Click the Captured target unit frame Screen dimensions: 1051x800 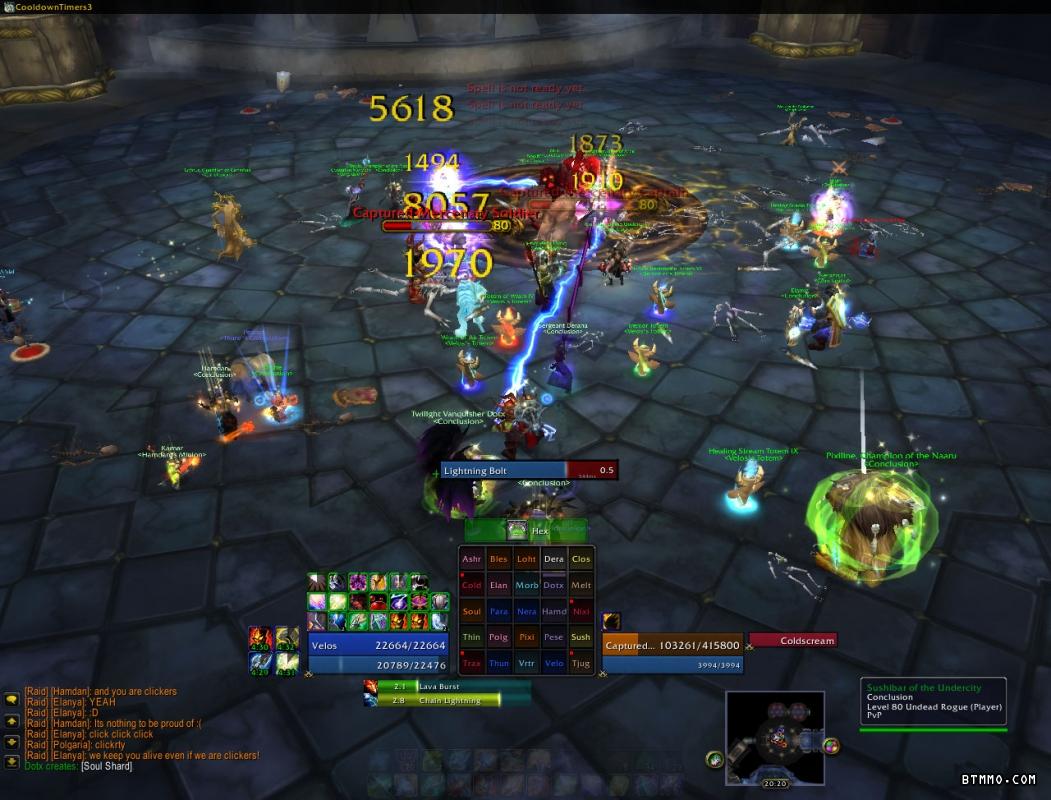671,646
